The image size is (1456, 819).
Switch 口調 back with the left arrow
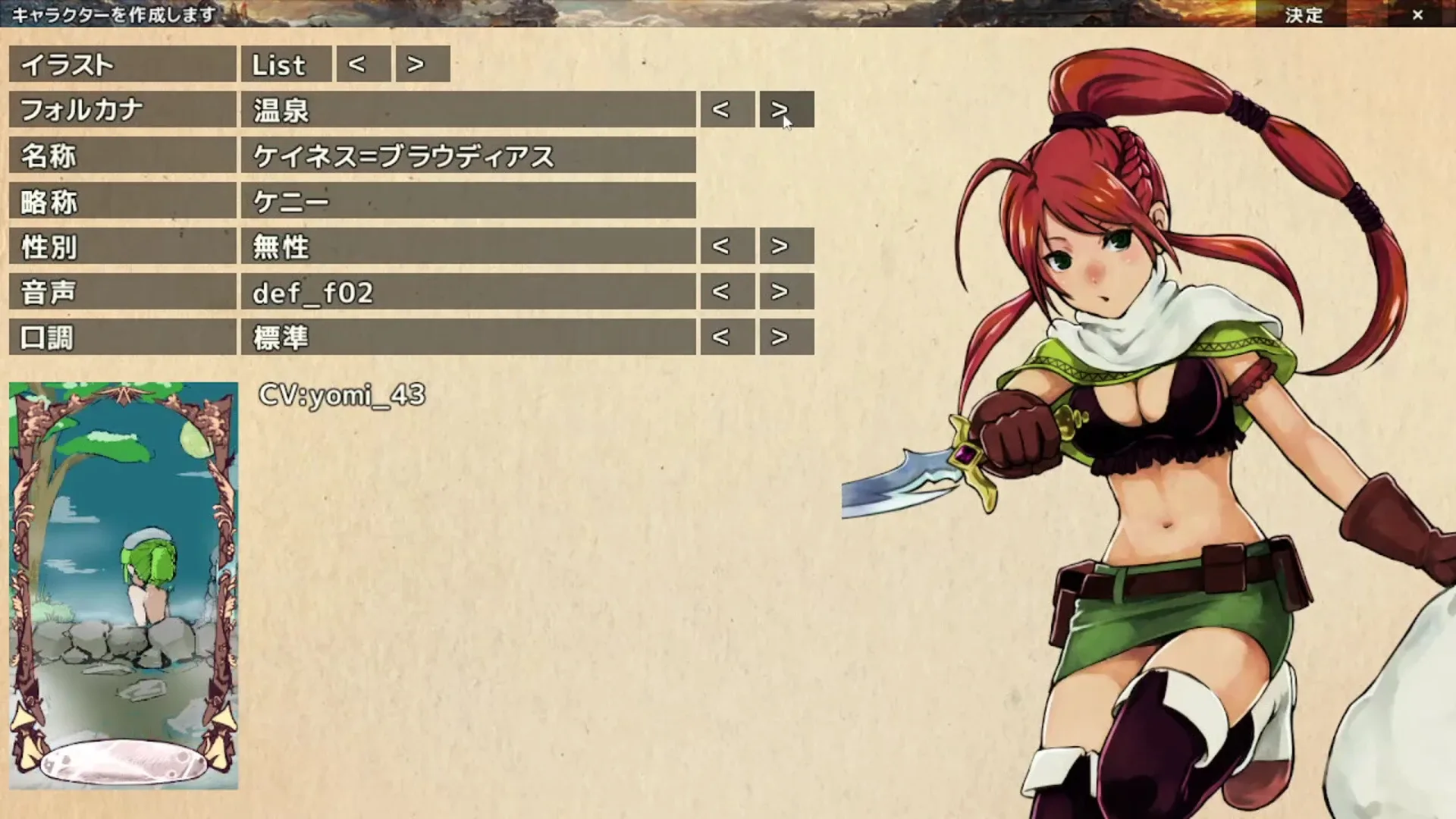(x=726, y=337)
